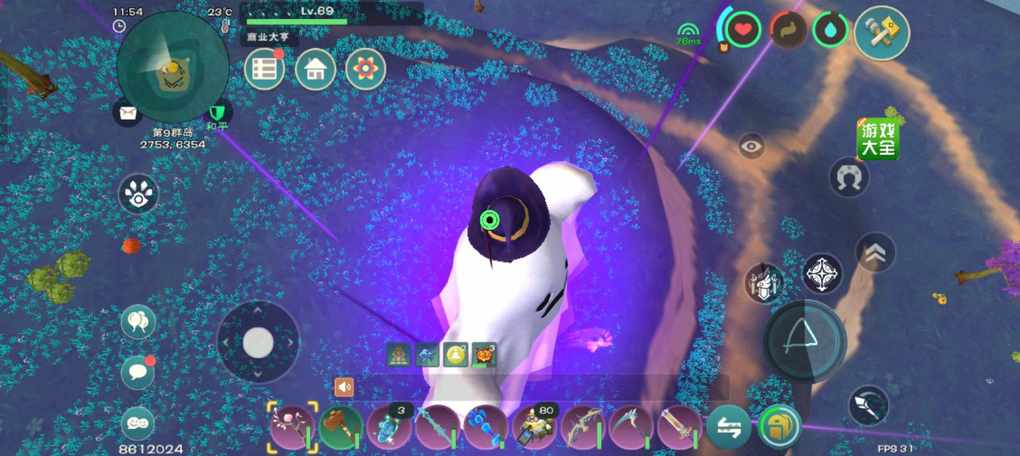This screenshot has height=456, width=1020.
Task: Open the task list menu button
Action: click(265, 69)
